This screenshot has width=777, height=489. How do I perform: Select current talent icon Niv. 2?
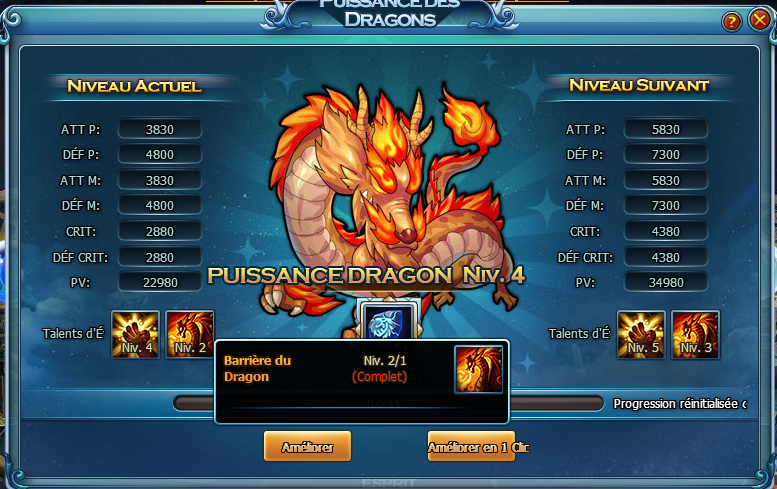(189, 334)
